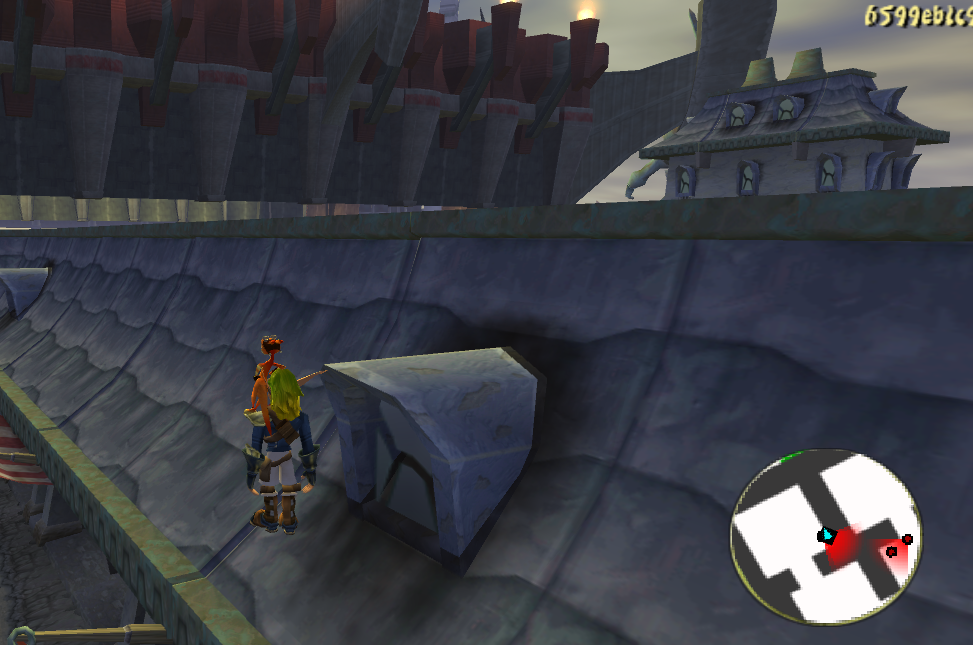Click the green marker on the minimap rim
The width and height of the screenshot is (973, 645).
point(791,458)
